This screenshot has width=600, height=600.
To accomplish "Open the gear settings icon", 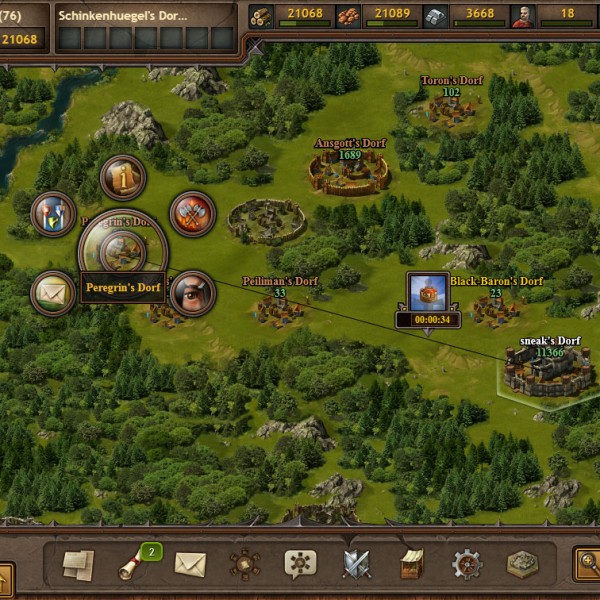I will tap(467, 565).
